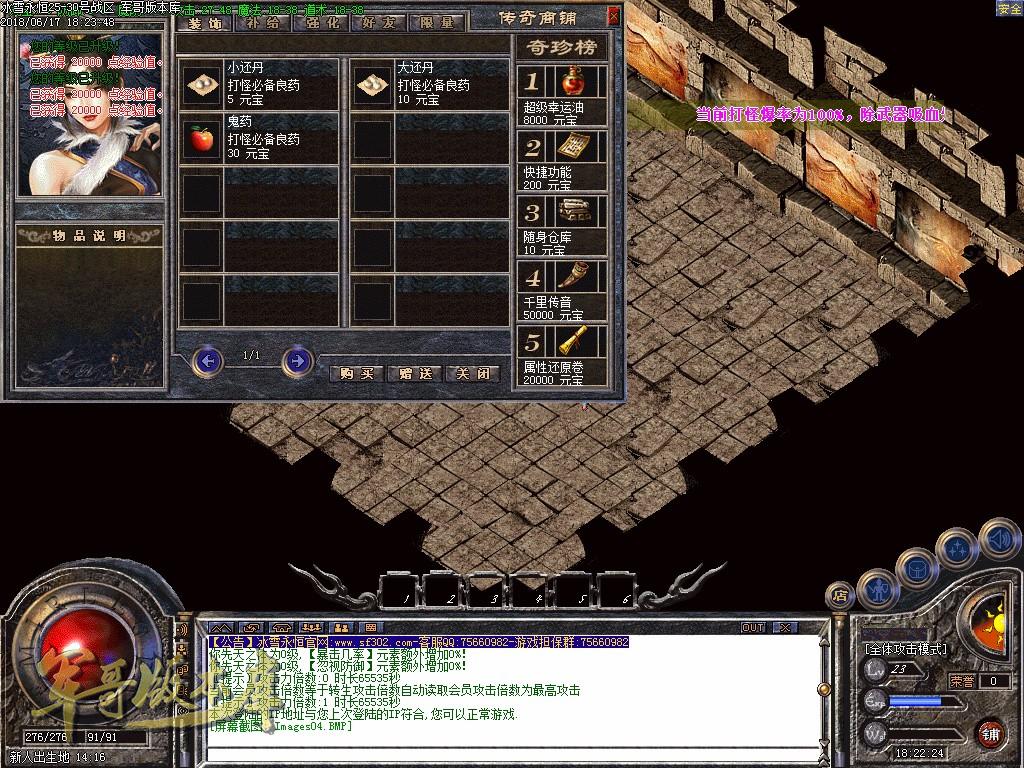
Task: Pick the 鬼药 red apple item
Action: coord(203,138)
